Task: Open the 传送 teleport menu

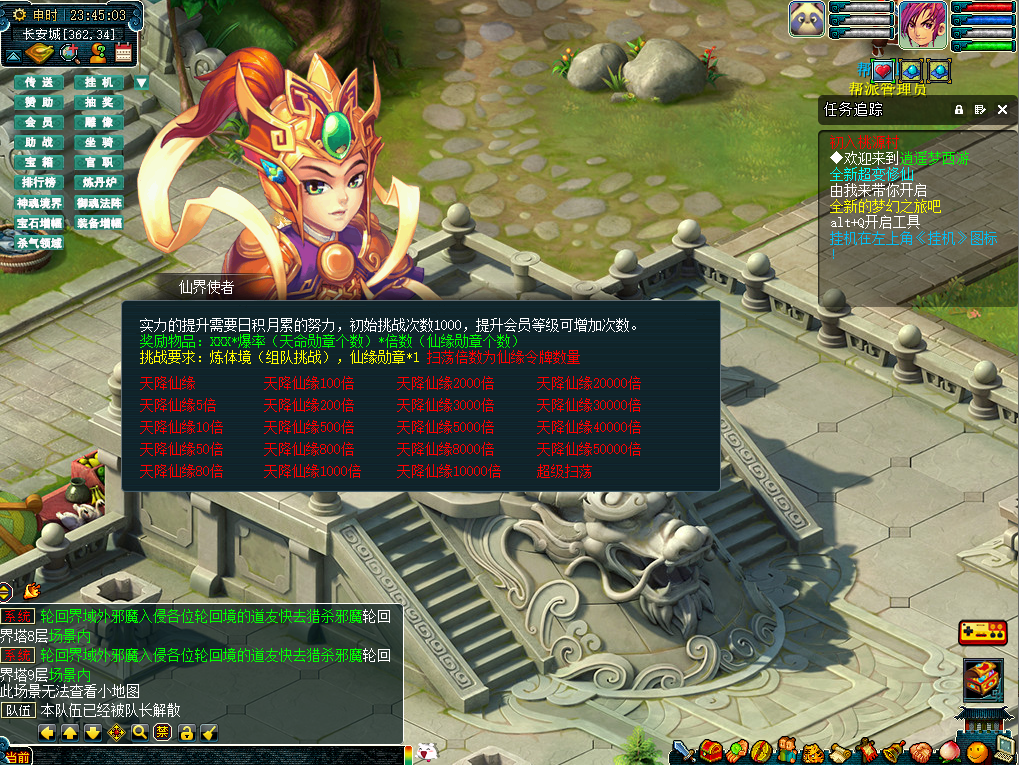Action: (x=39, y=82)
